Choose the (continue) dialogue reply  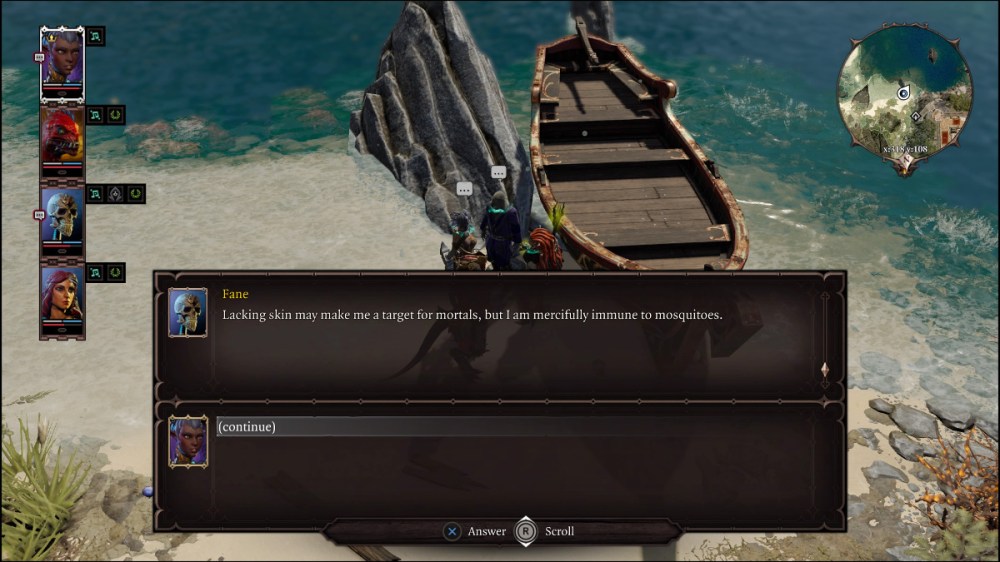coord(247,427)
